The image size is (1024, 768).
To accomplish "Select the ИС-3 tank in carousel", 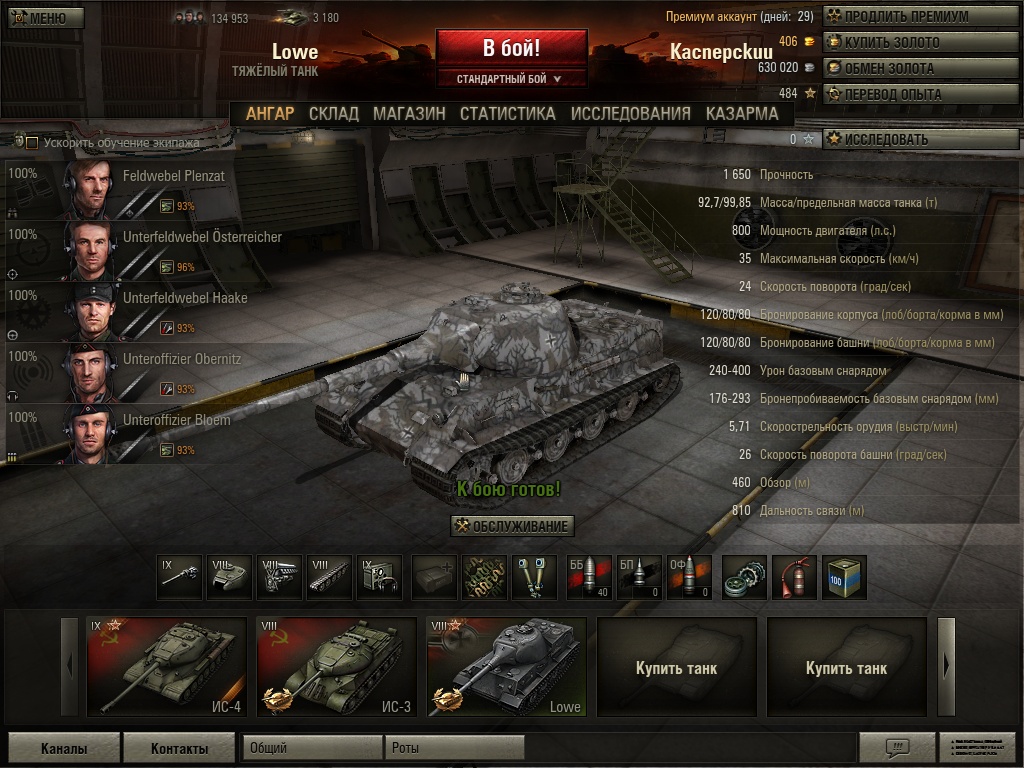I will click(x=337, y=667).
